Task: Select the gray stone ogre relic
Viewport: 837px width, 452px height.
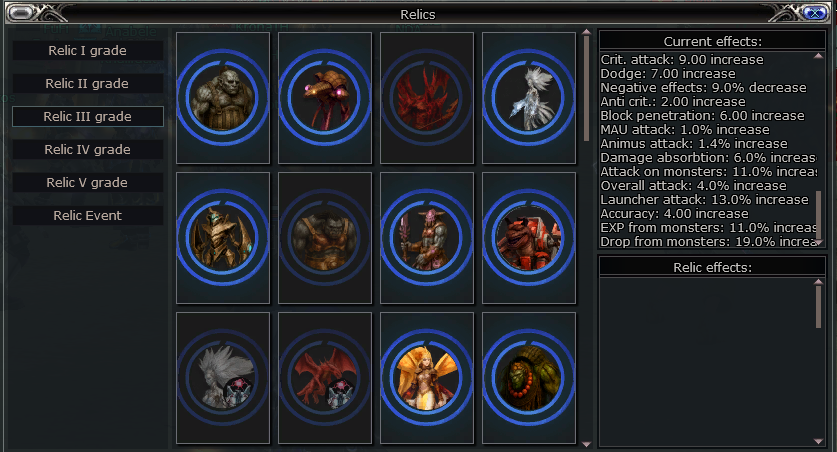Action: [x=223, y=98]
